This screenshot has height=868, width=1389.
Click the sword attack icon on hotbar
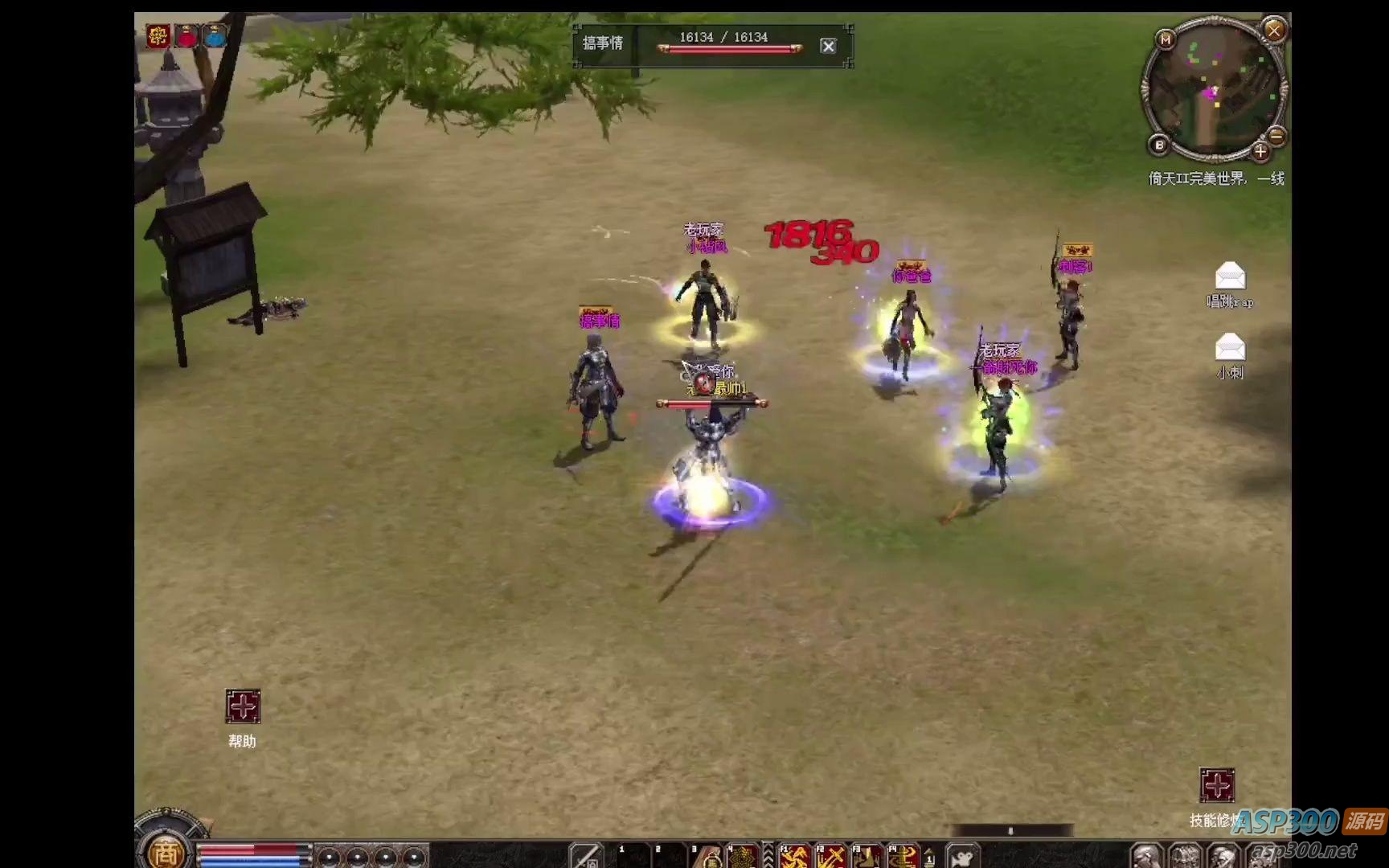(x=586, y=857)
